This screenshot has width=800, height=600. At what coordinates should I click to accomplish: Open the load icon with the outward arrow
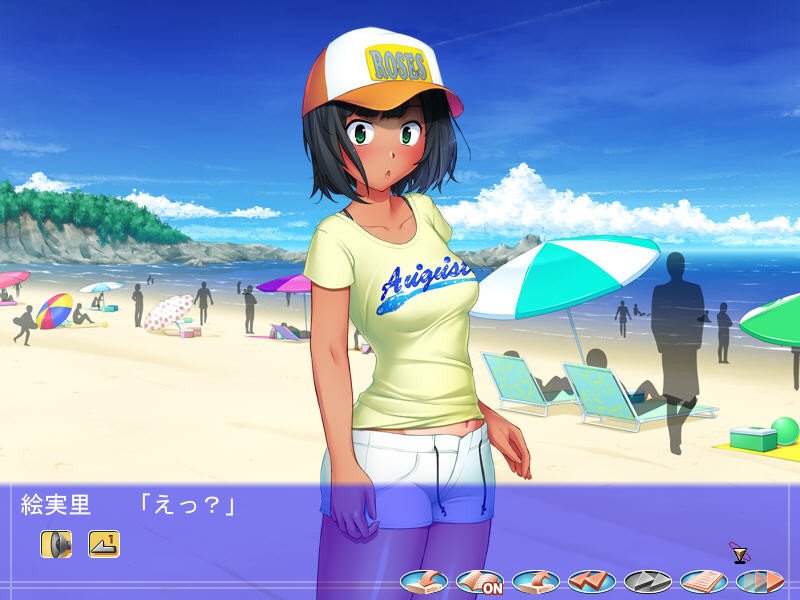[536, 580]
